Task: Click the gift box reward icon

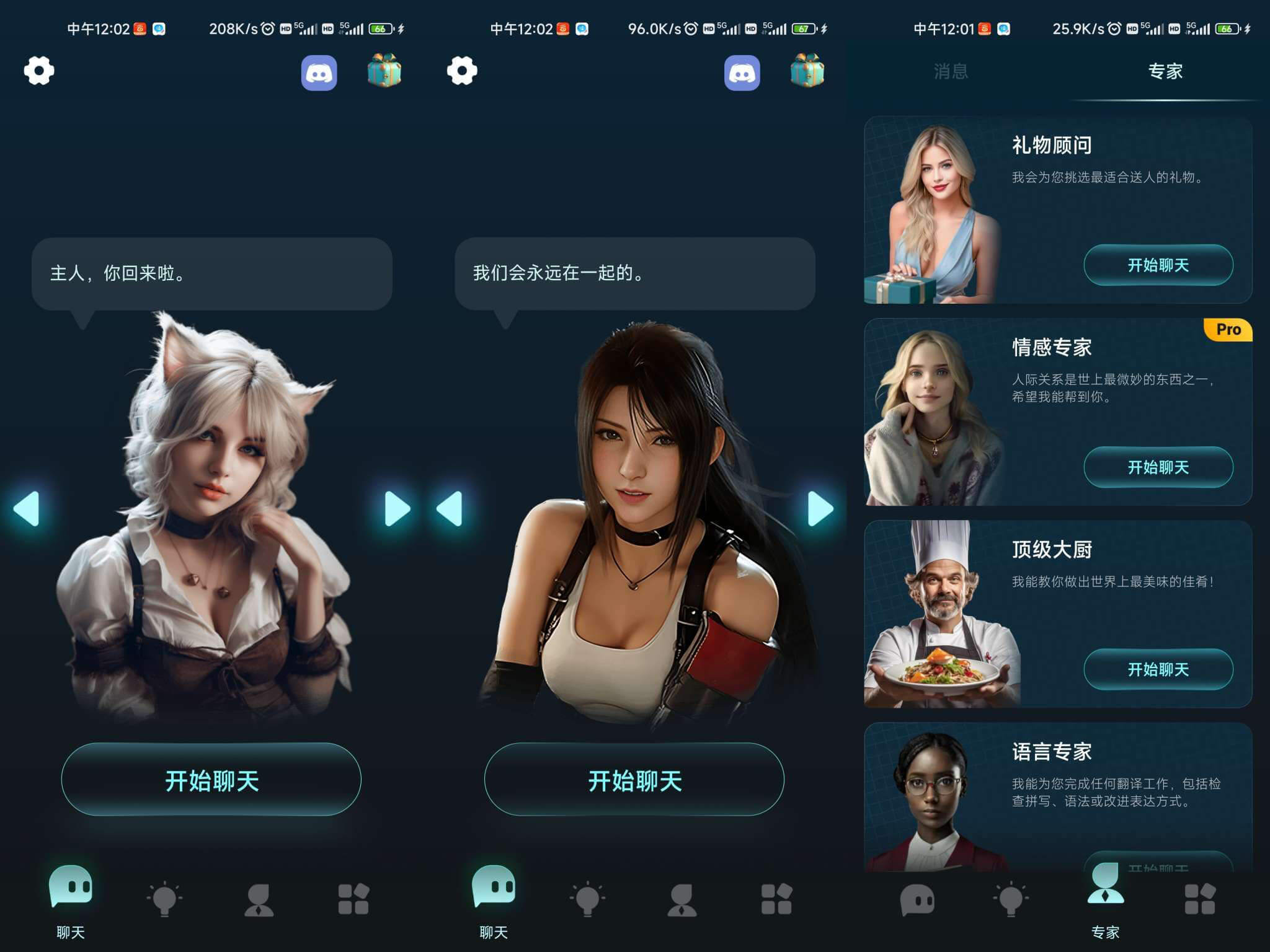Action: (x=384, y=71)
